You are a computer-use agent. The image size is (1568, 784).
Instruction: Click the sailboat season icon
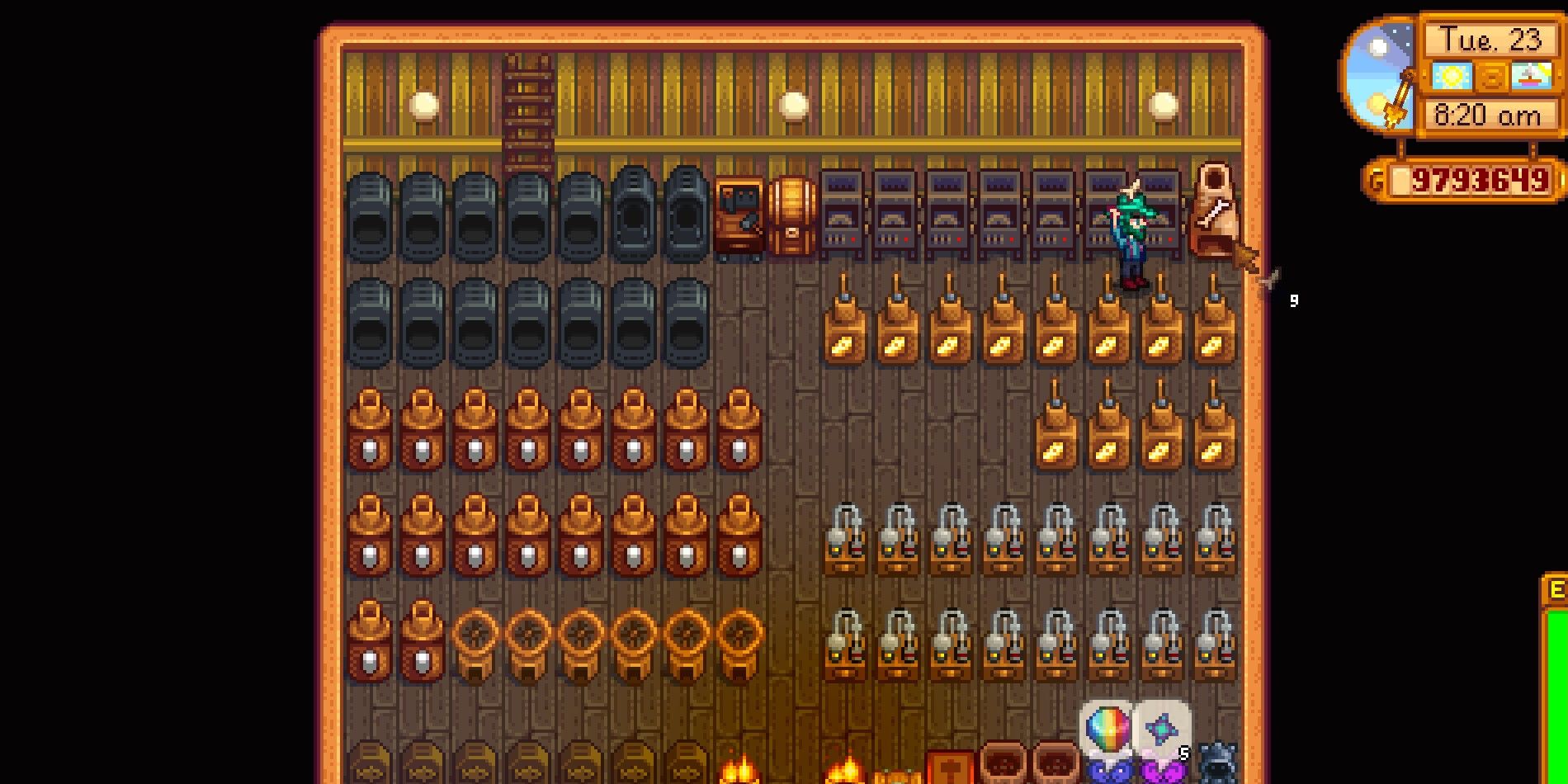pyautogui.click(x=1531, y=77)
